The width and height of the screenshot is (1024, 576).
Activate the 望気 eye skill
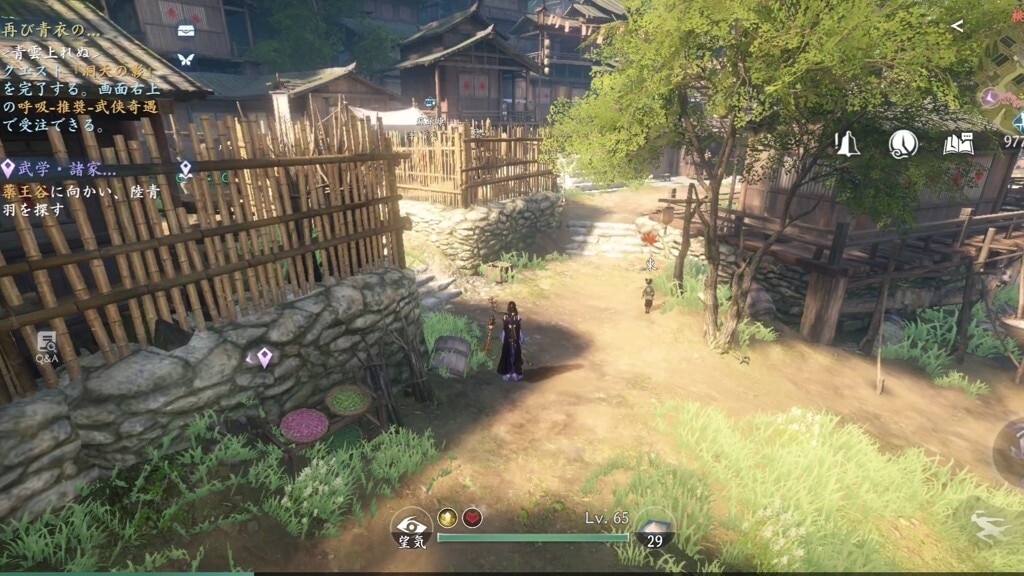[411, 526]
